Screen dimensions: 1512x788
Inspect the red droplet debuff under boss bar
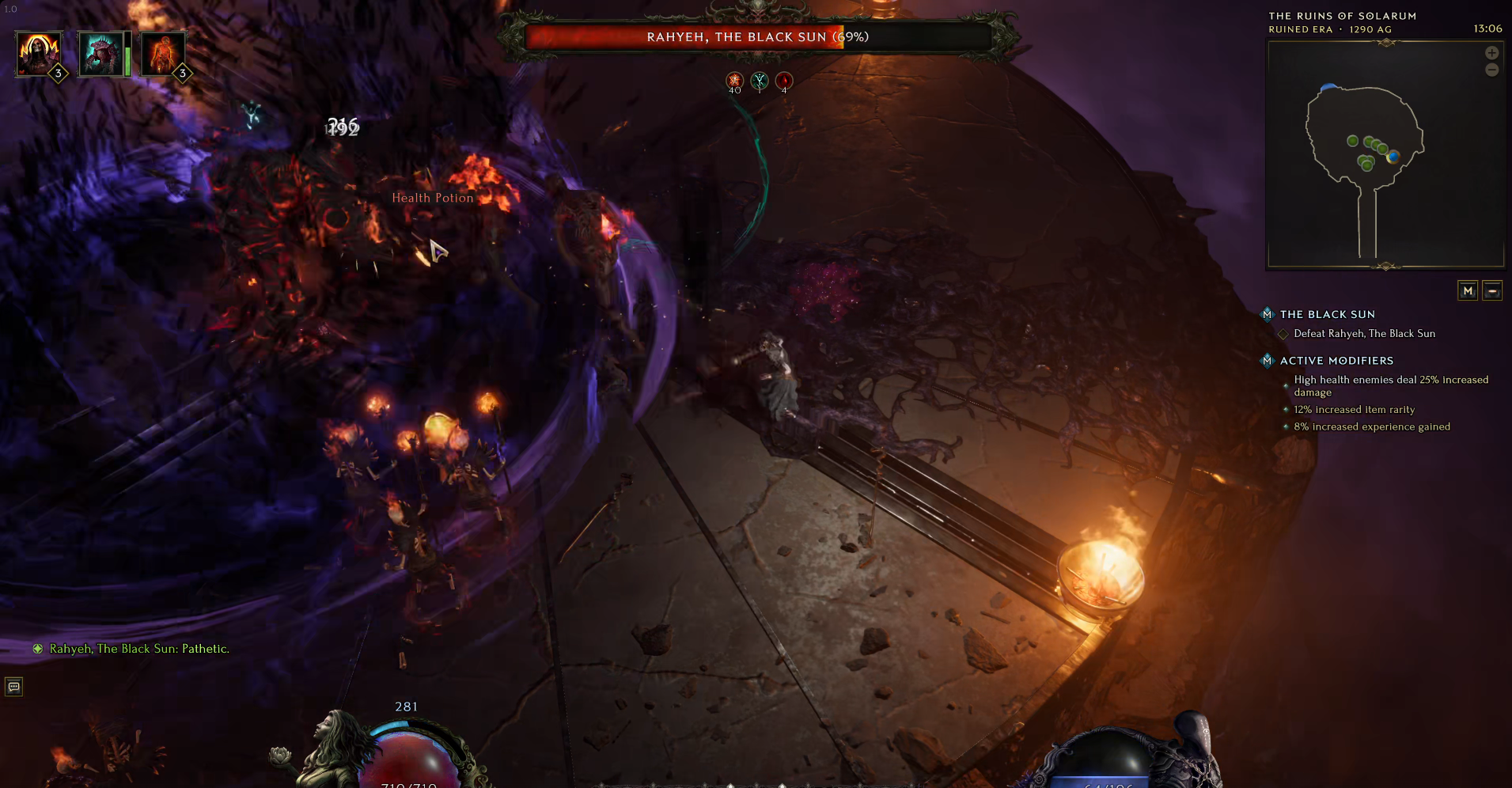coord(784,80)
